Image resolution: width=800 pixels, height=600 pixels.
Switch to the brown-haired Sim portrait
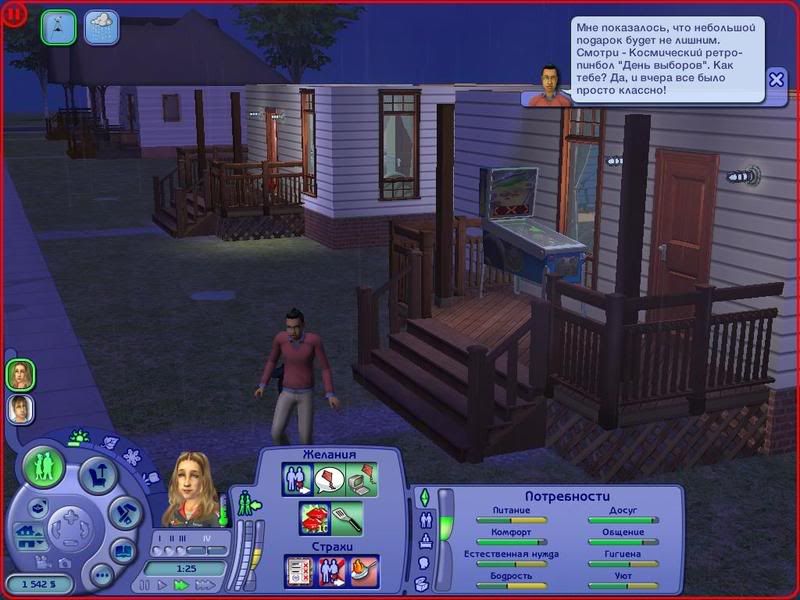coord(20,408)
